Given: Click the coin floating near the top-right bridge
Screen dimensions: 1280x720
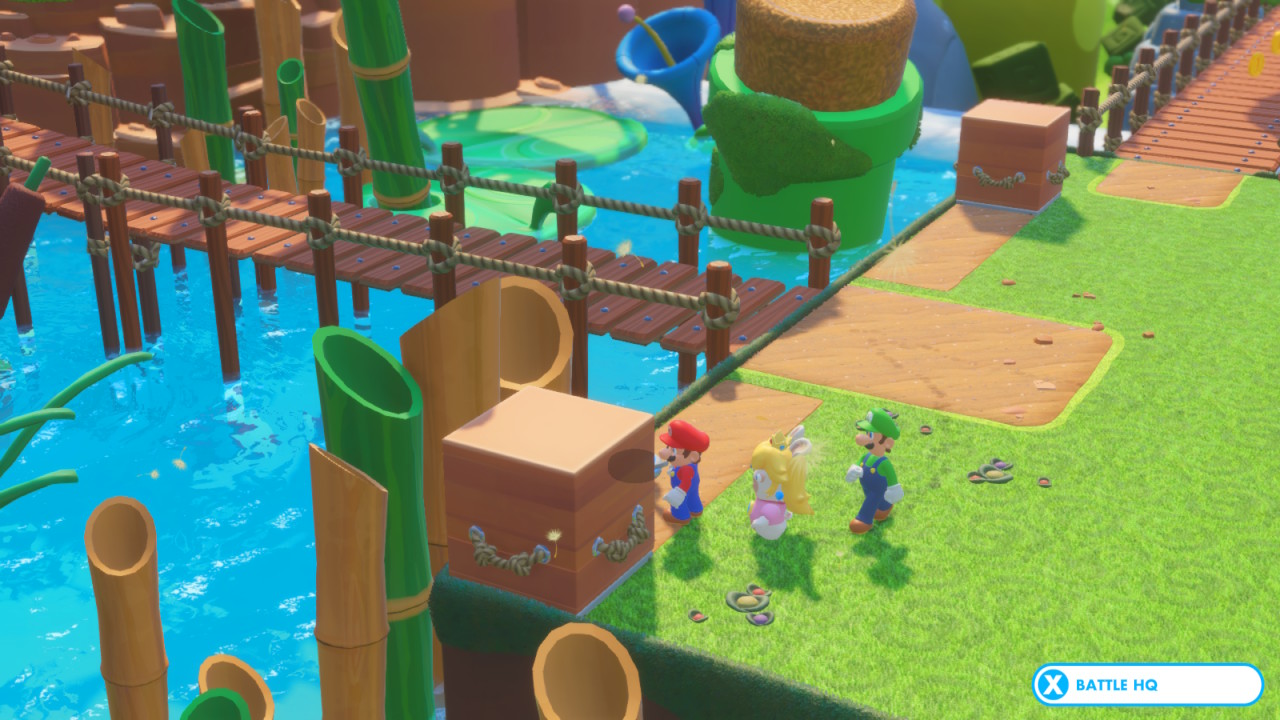Looking at the screenshot, I should (x=1257, y=64).
